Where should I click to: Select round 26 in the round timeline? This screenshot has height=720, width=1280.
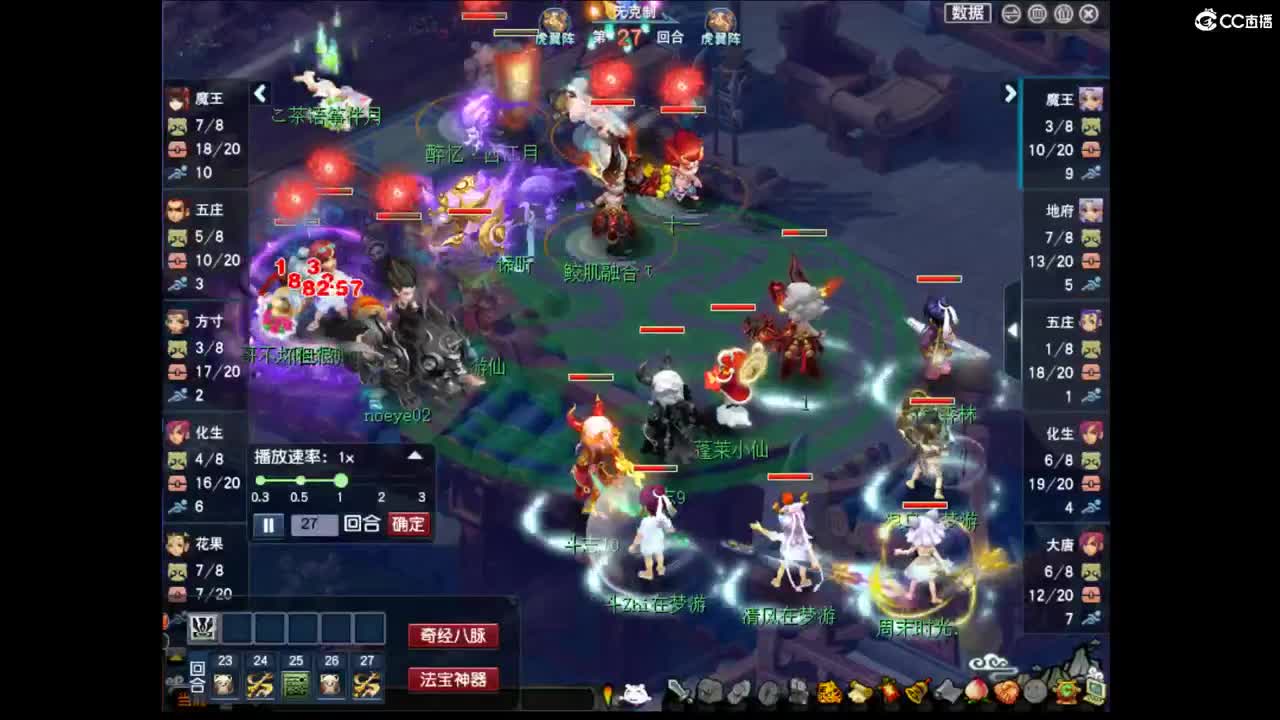[332, 683]
